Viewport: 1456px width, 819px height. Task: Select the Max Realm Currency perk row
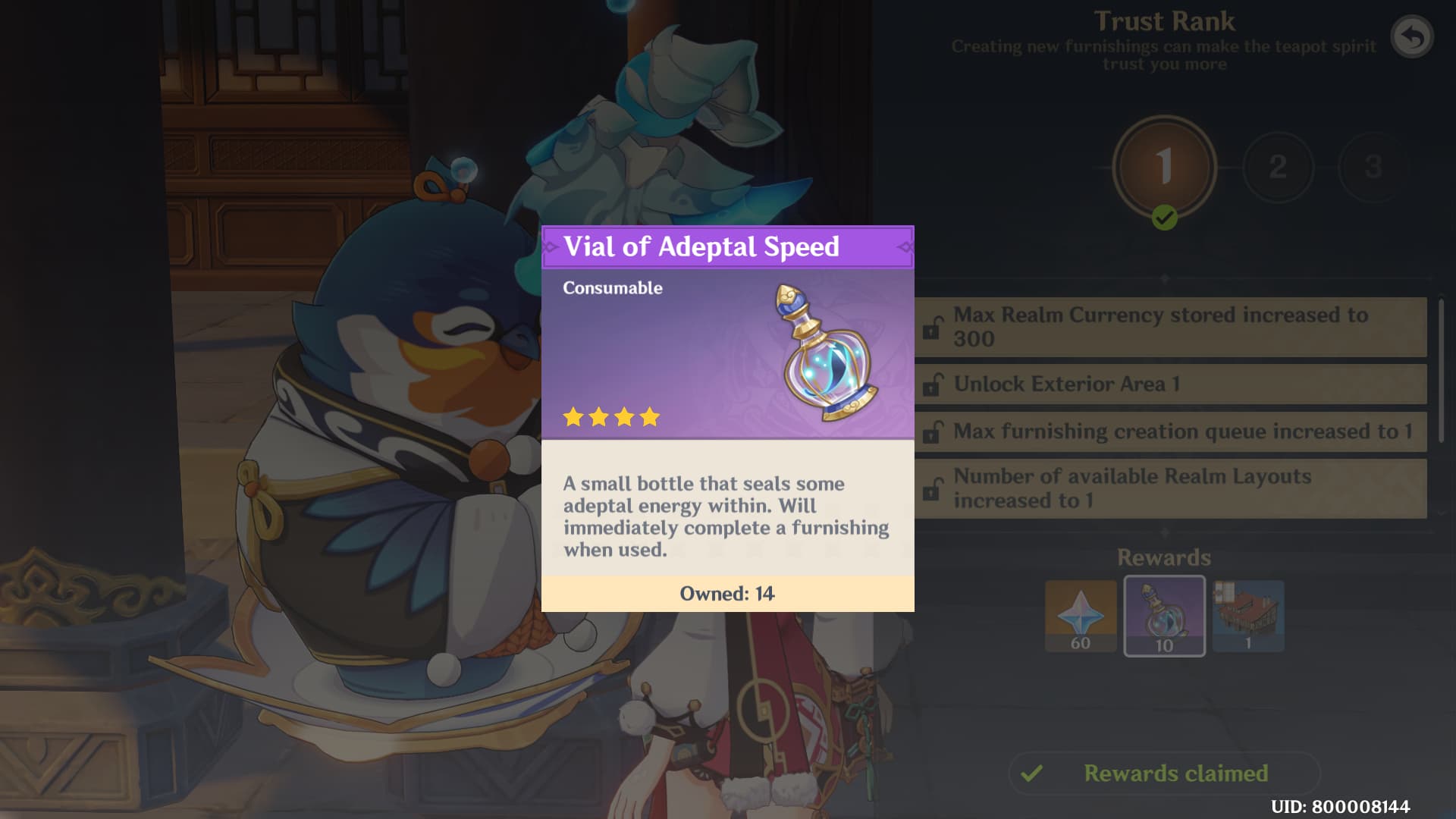1170,327
